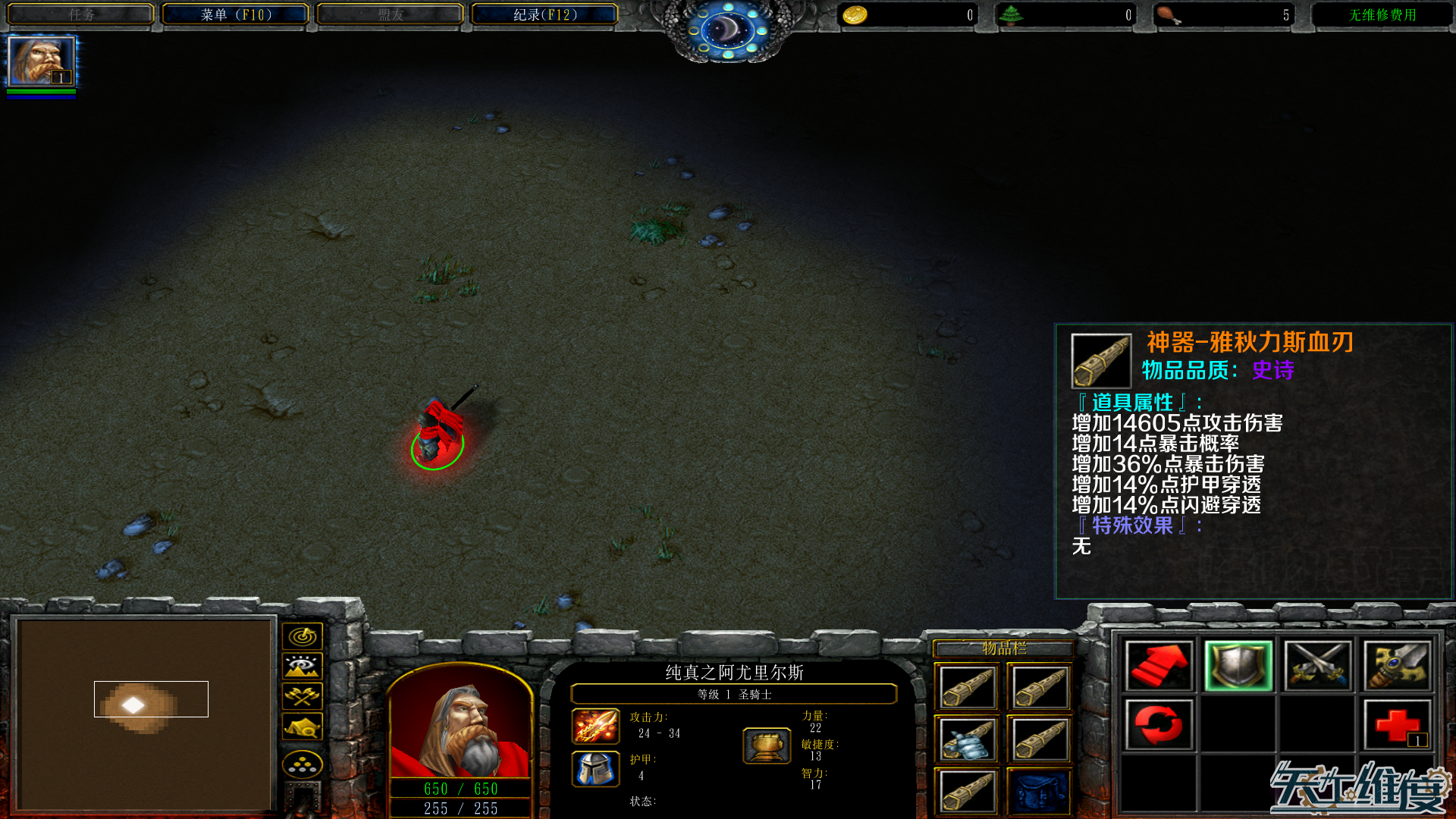Image resolution: width=1456 pixels, height=819 pixels.
Task: Open the 盟友 allies button
Action: (x=390, y=15)
